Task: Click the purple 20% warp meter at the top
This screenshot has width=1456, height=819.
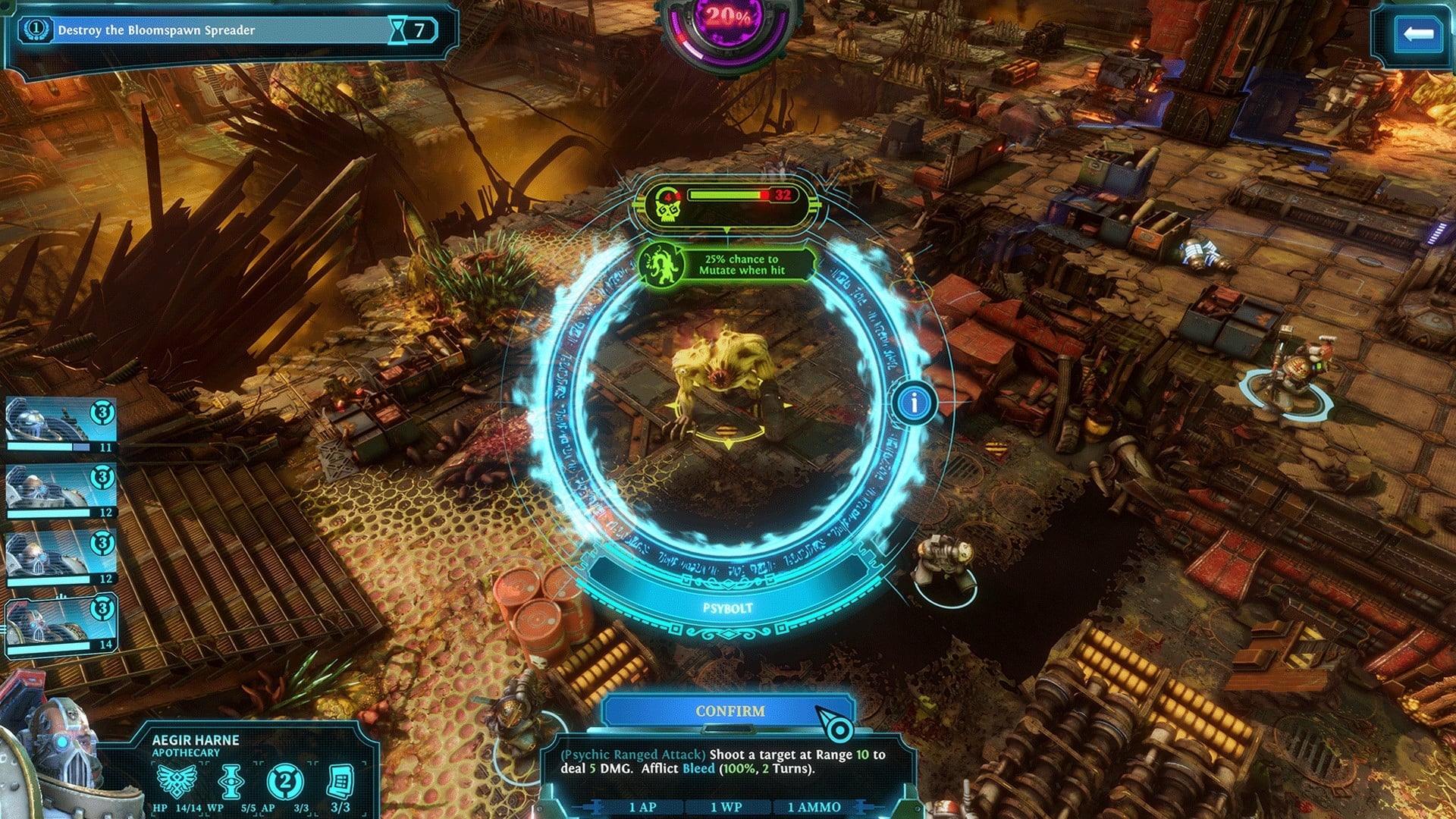Action: tap(726, 17)
